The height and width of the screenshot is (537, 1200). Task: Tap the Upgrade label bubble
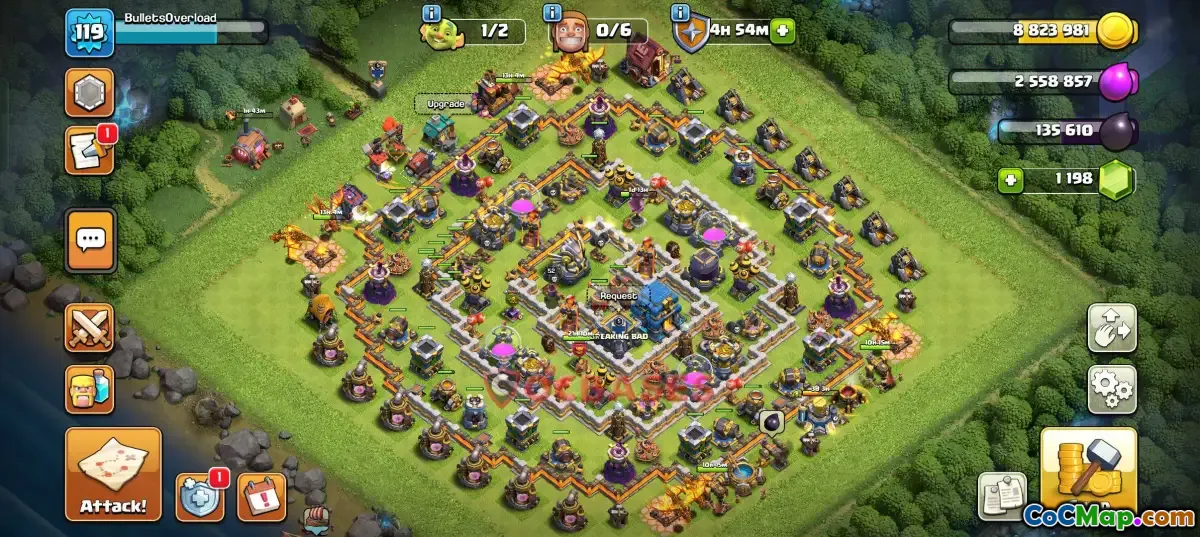coord(445,104)
